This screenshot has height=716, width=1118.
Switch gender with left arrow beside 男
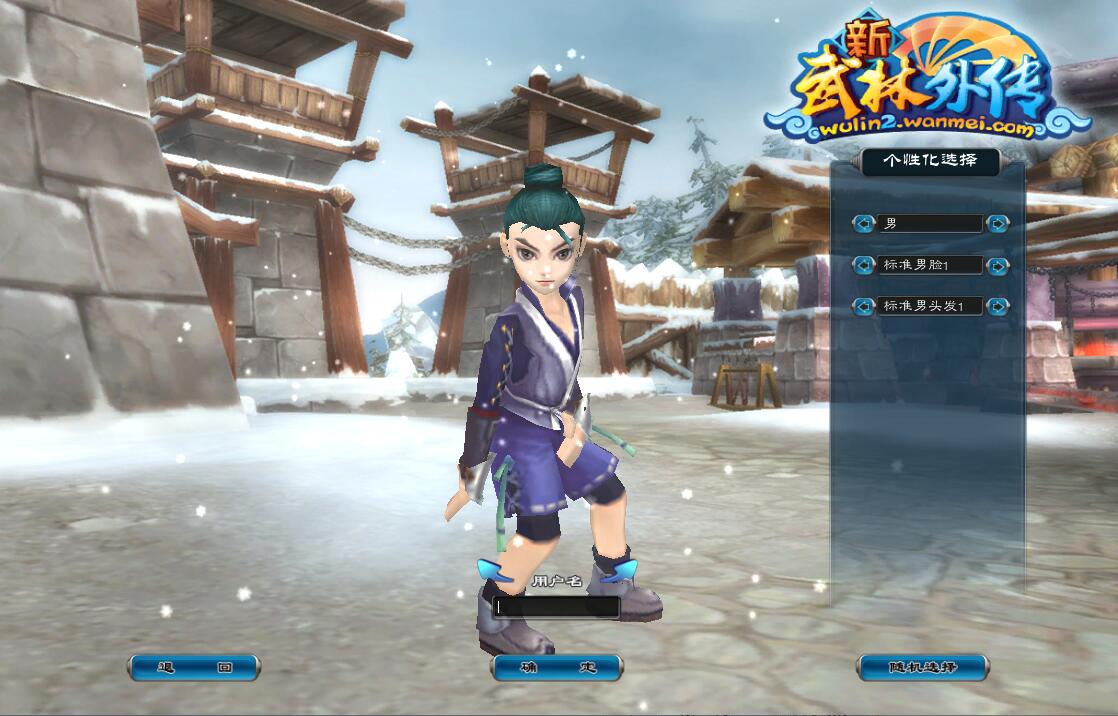click(863, 224)
